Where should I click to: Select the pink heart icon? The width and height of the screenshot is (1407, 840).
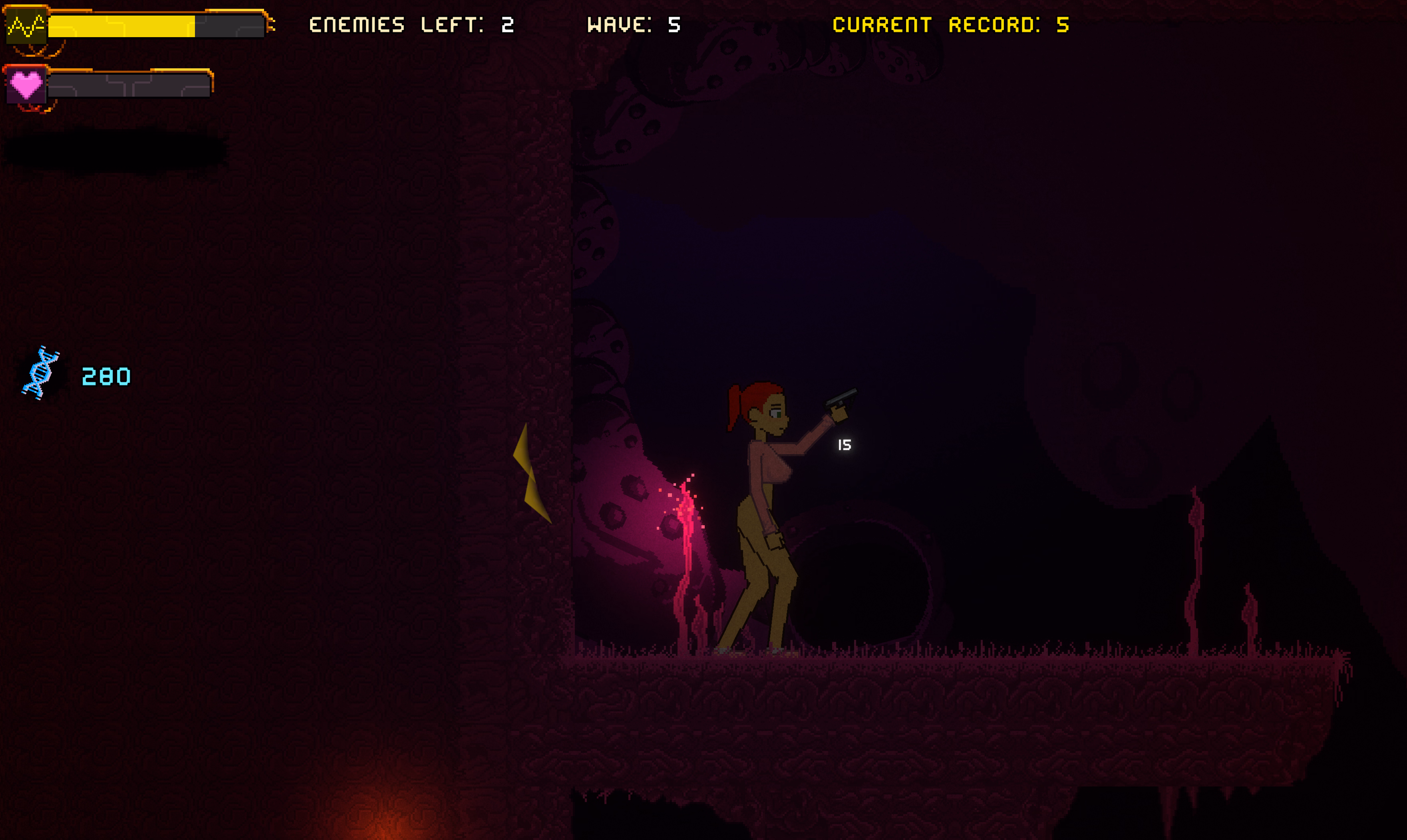[26, 85]
